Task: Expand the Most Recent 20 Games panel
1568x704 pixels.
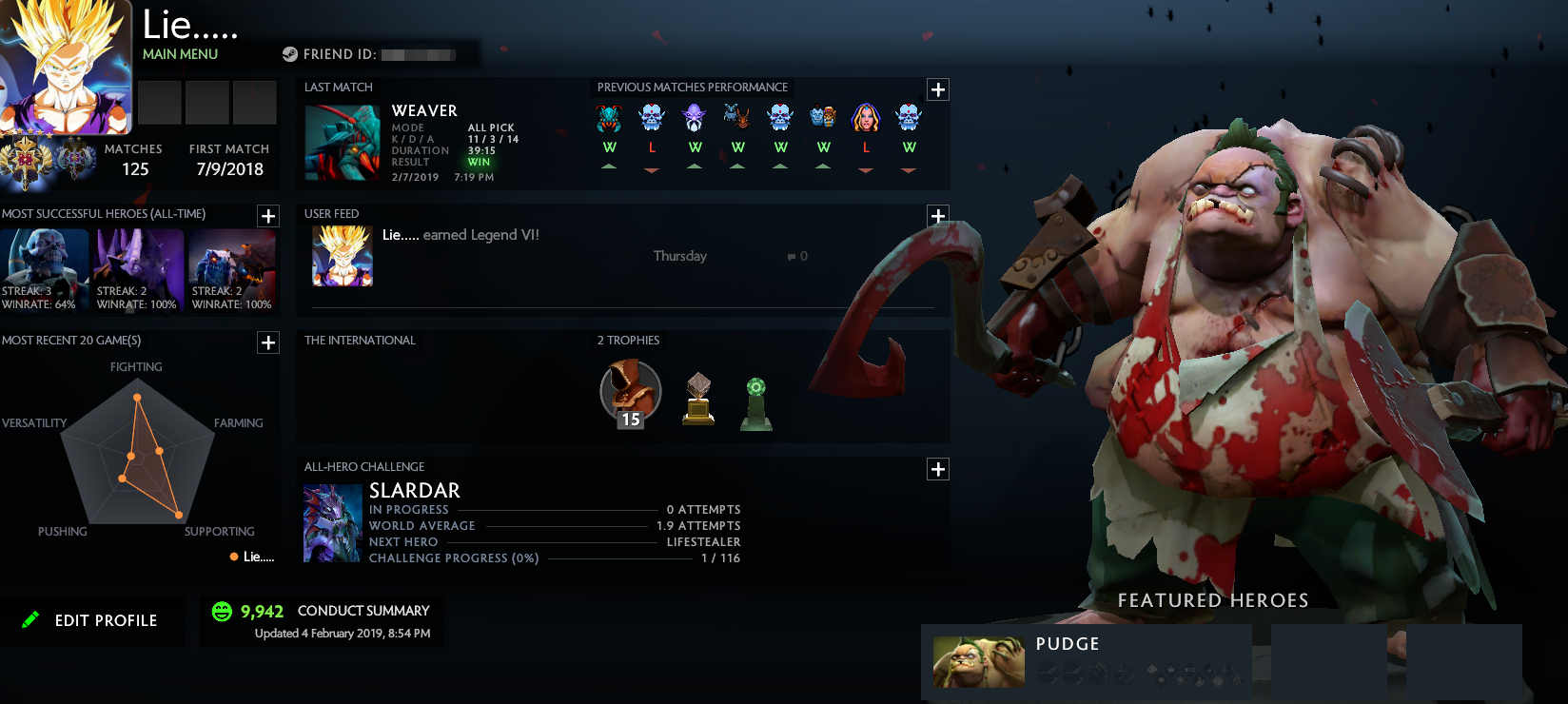Action: [x=267, y=343]
